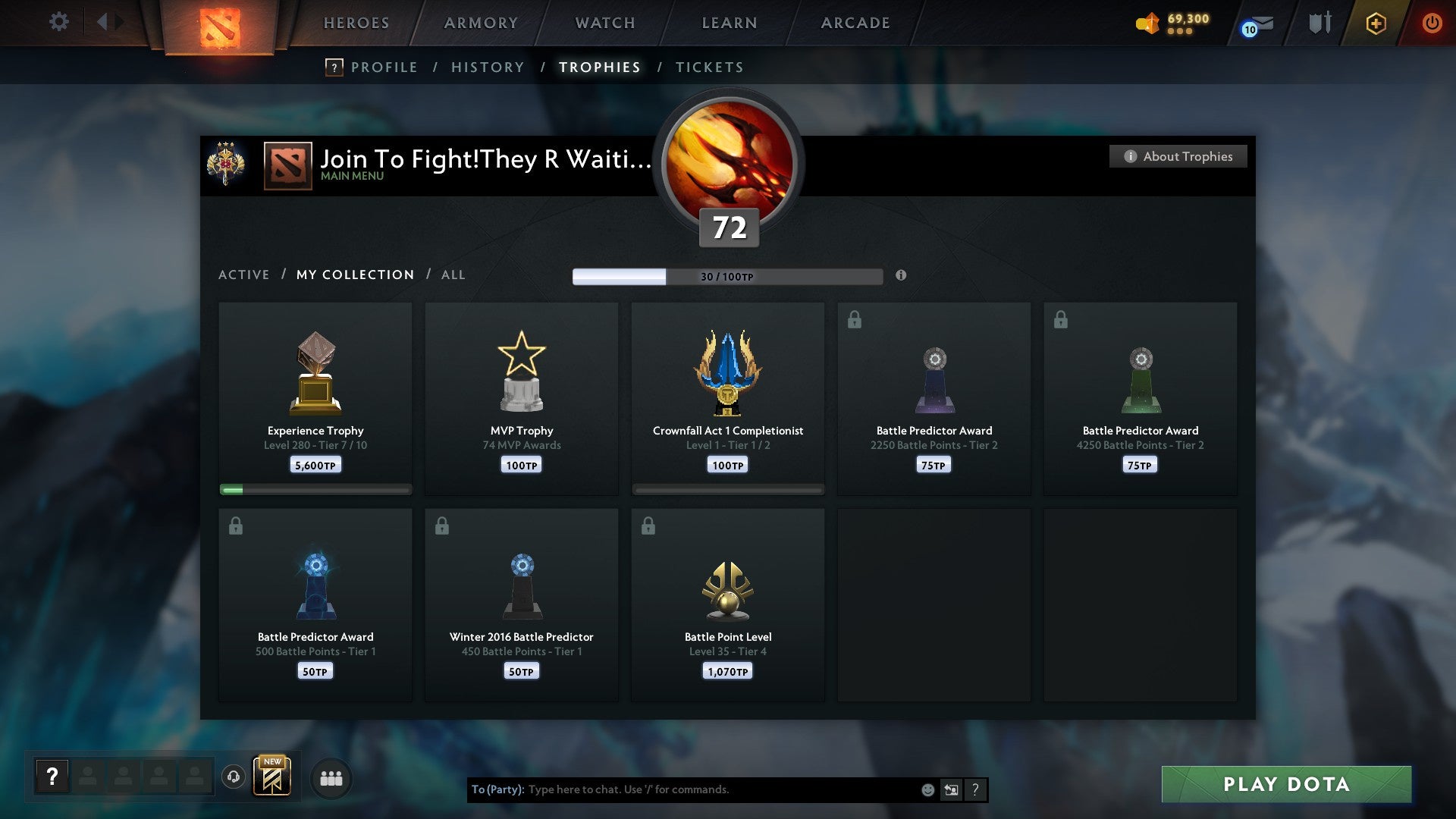Open voice chat with the headset icon
Viewport: 1456px width, 819px height.
pyautogui.click(x=234, y=777)
